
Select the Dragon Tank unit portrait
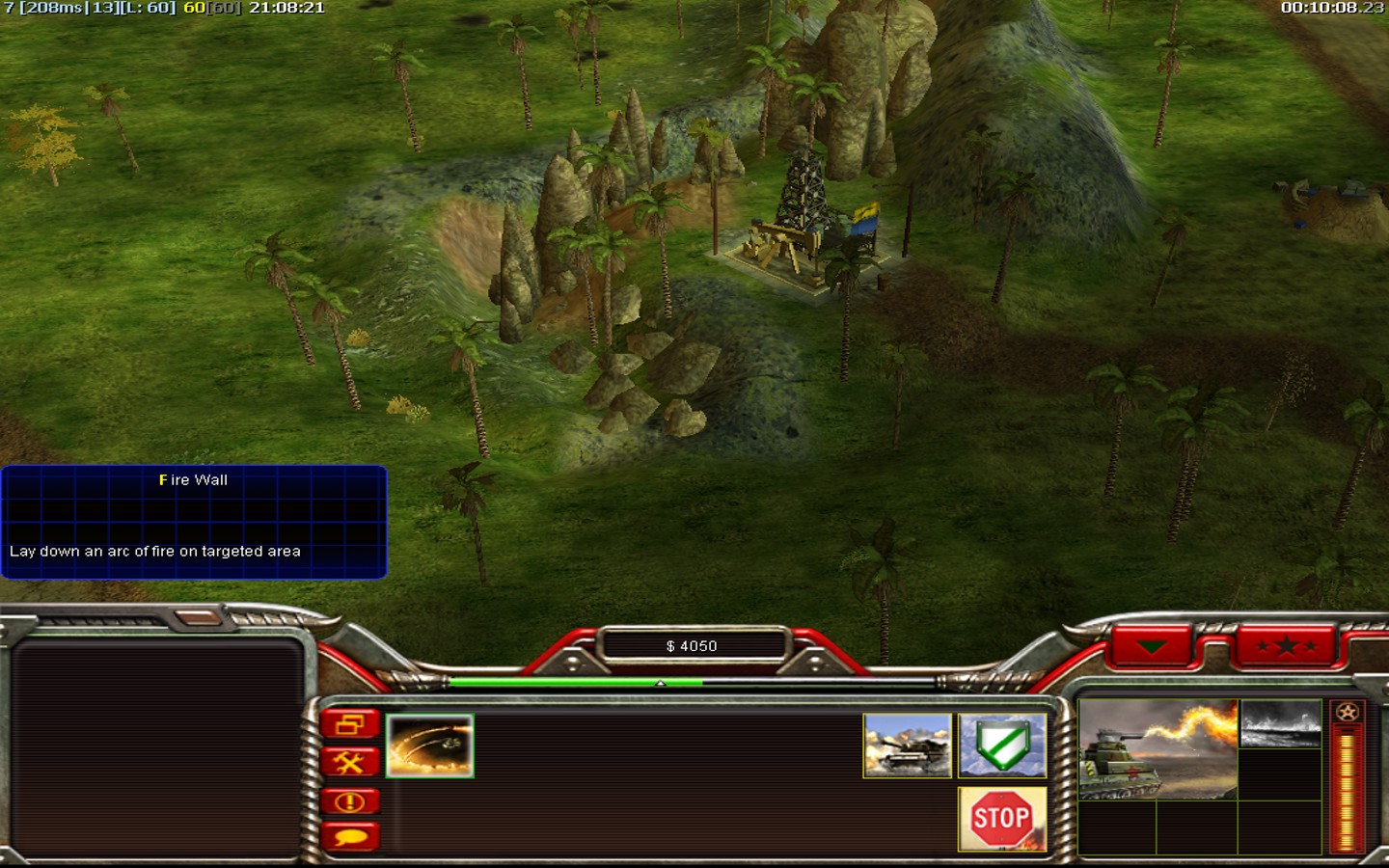tap(1157, 749)
